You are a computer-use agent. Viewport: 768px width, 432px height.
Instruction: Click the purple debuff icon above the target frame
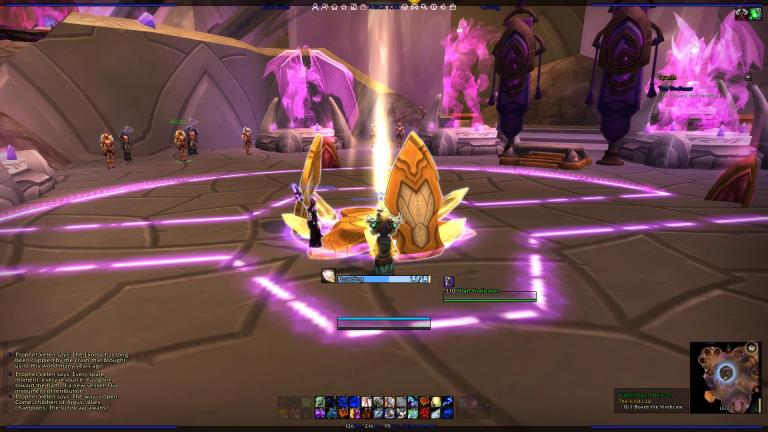449,282
